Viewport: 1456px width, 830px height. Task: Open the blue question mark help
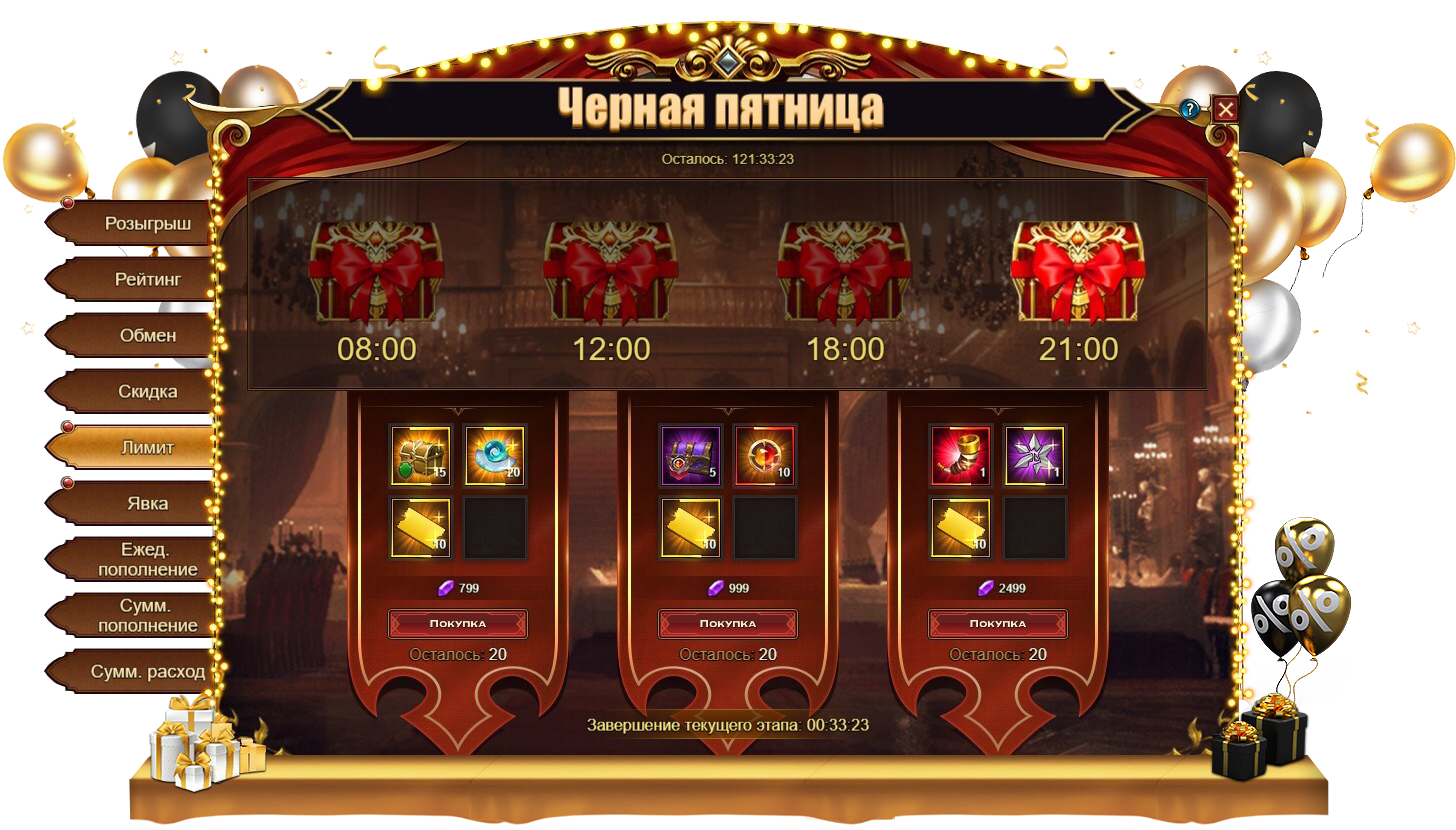[x=1190, y=109]
